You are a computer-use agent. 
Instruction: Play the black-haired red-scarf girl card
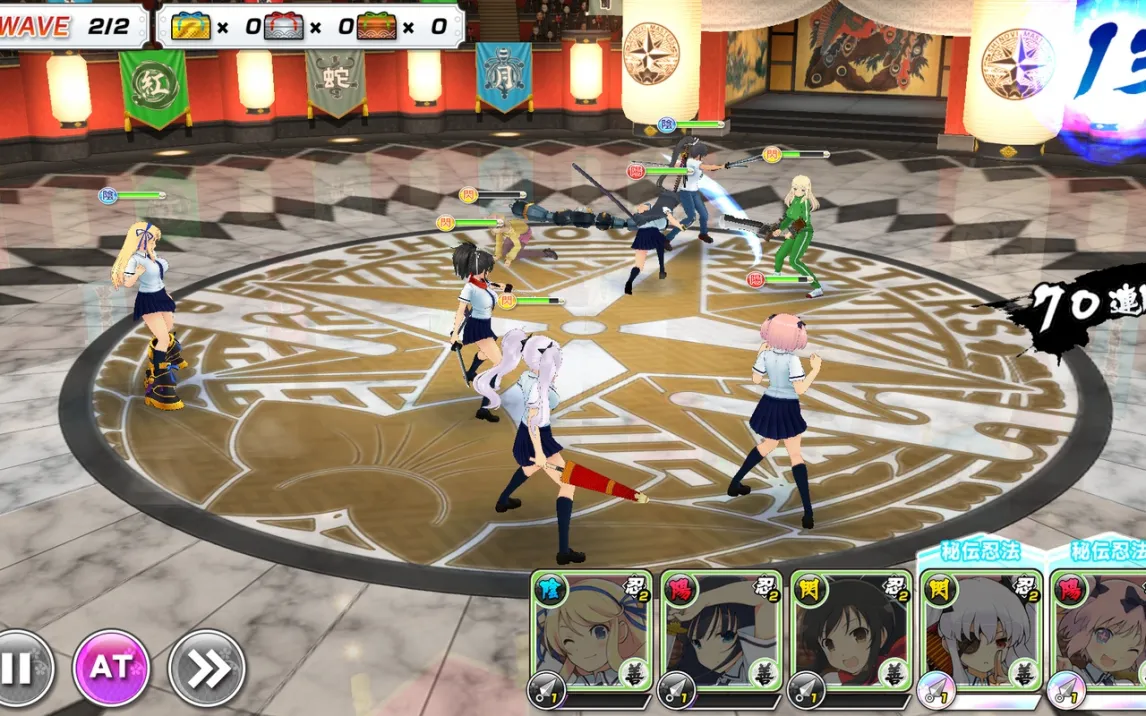[851, 632]
